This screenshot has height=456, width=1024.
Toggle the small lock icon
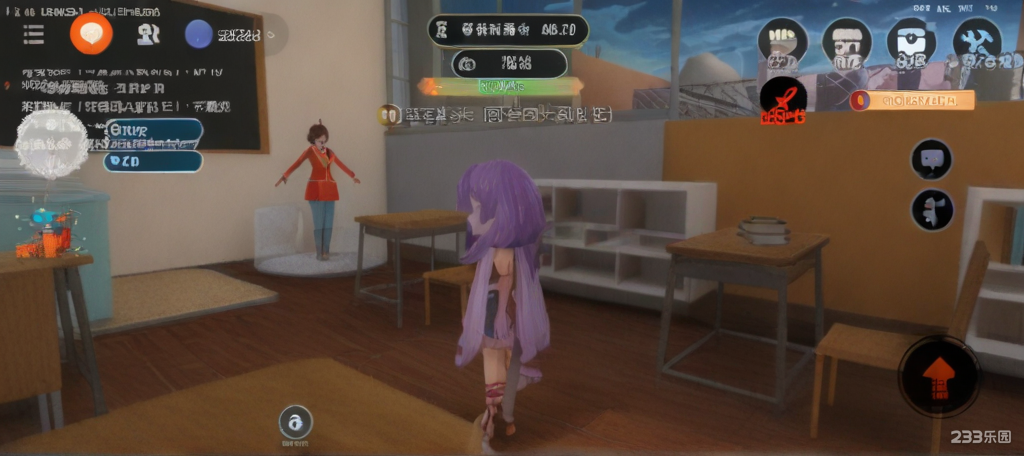point(295,422)
